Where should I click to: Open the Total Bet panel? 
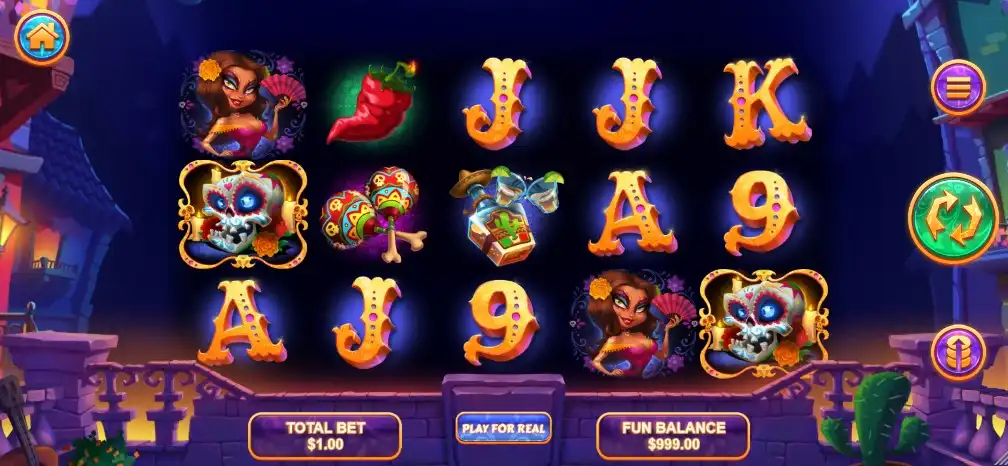pyautogui.click(x=325, y=435)
